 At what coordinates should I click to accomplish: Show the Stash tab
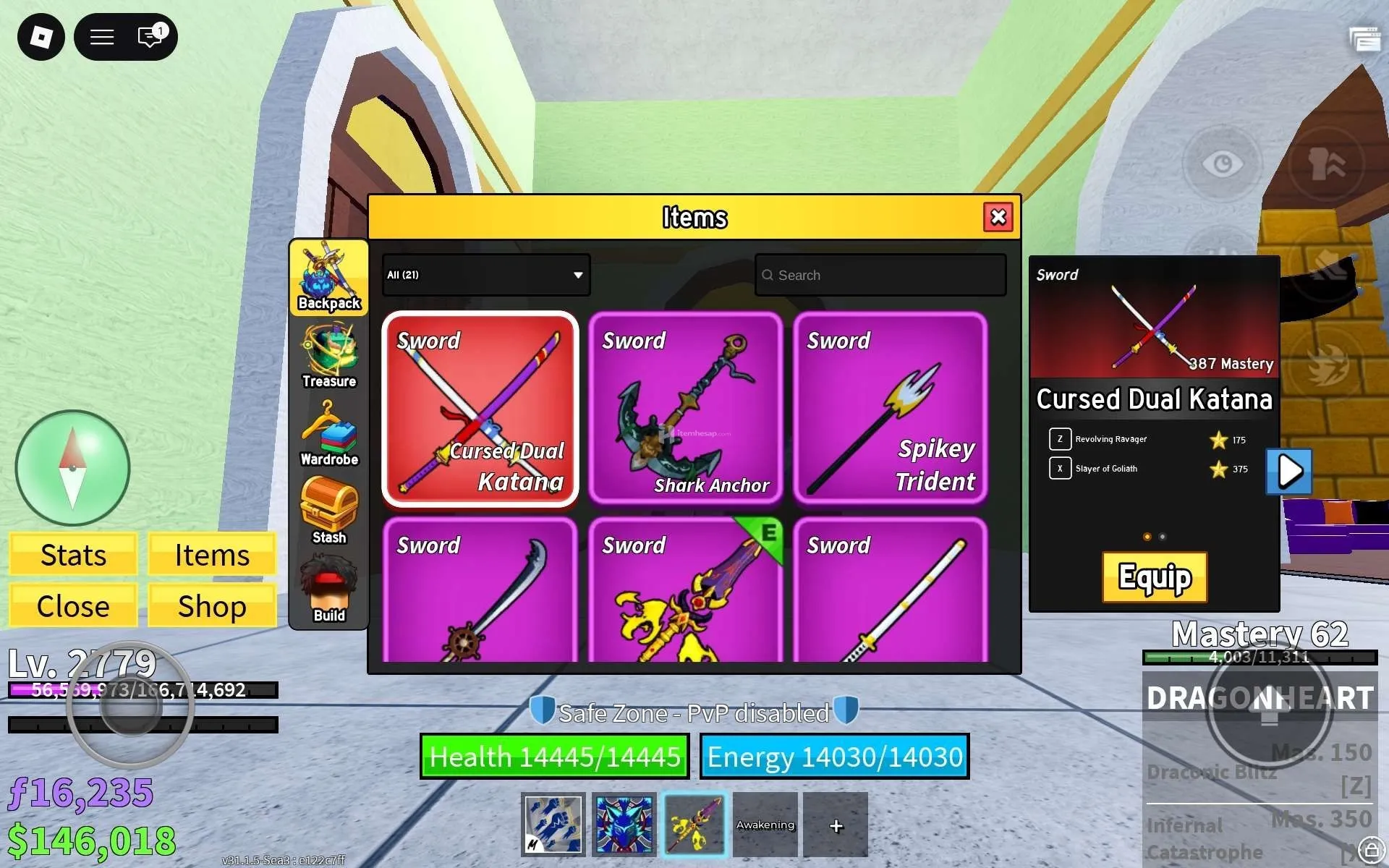click(x=329, y=511)
